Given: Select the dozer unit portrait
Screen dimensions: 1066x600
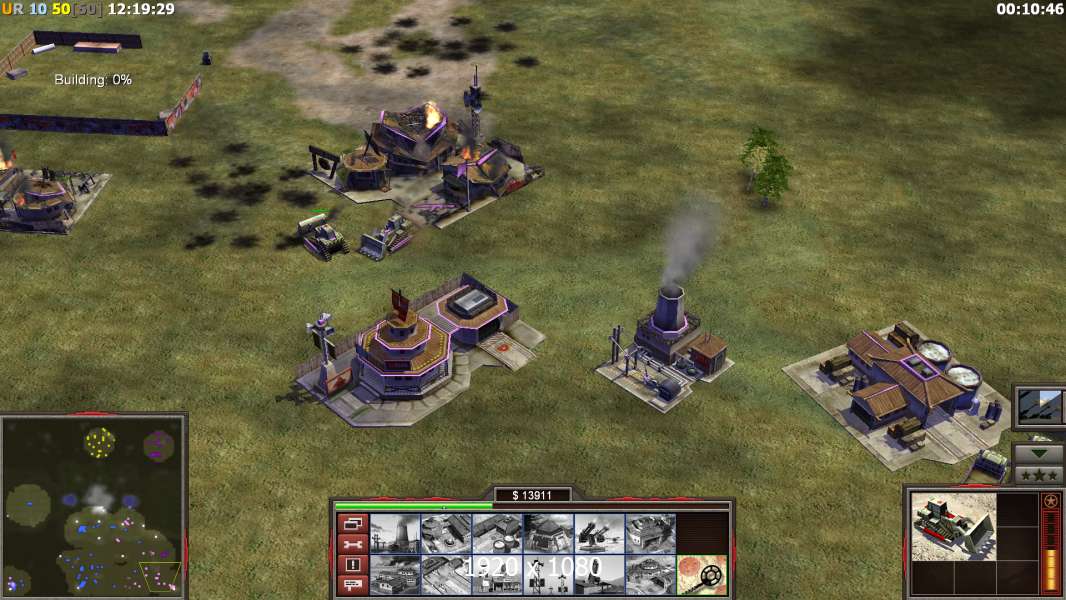Looking at the screenshot, I should click(x=953, y=526).
